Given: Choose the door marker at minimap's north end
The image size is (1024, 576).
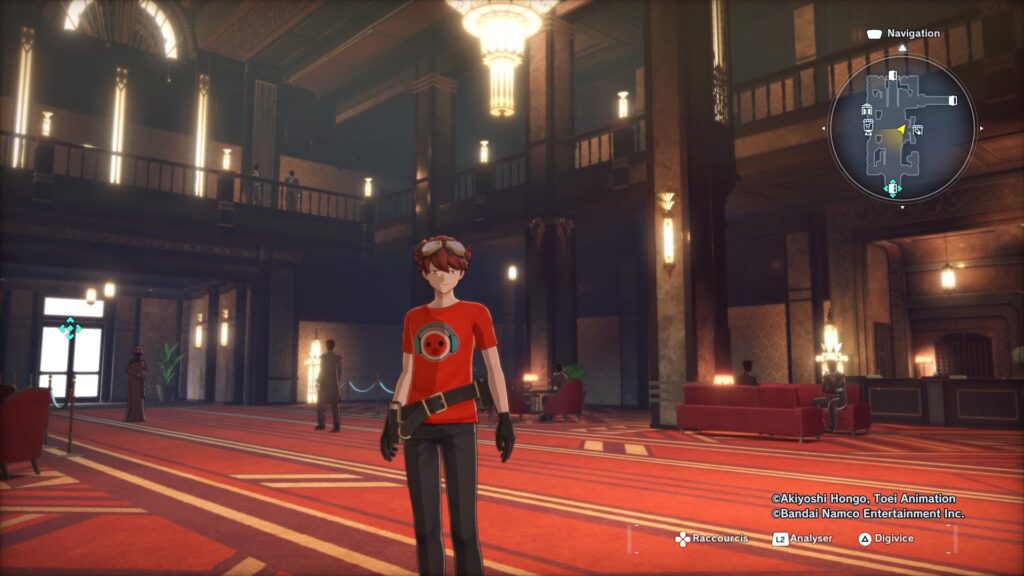Looking at the screenshot, I should [892, 75].
